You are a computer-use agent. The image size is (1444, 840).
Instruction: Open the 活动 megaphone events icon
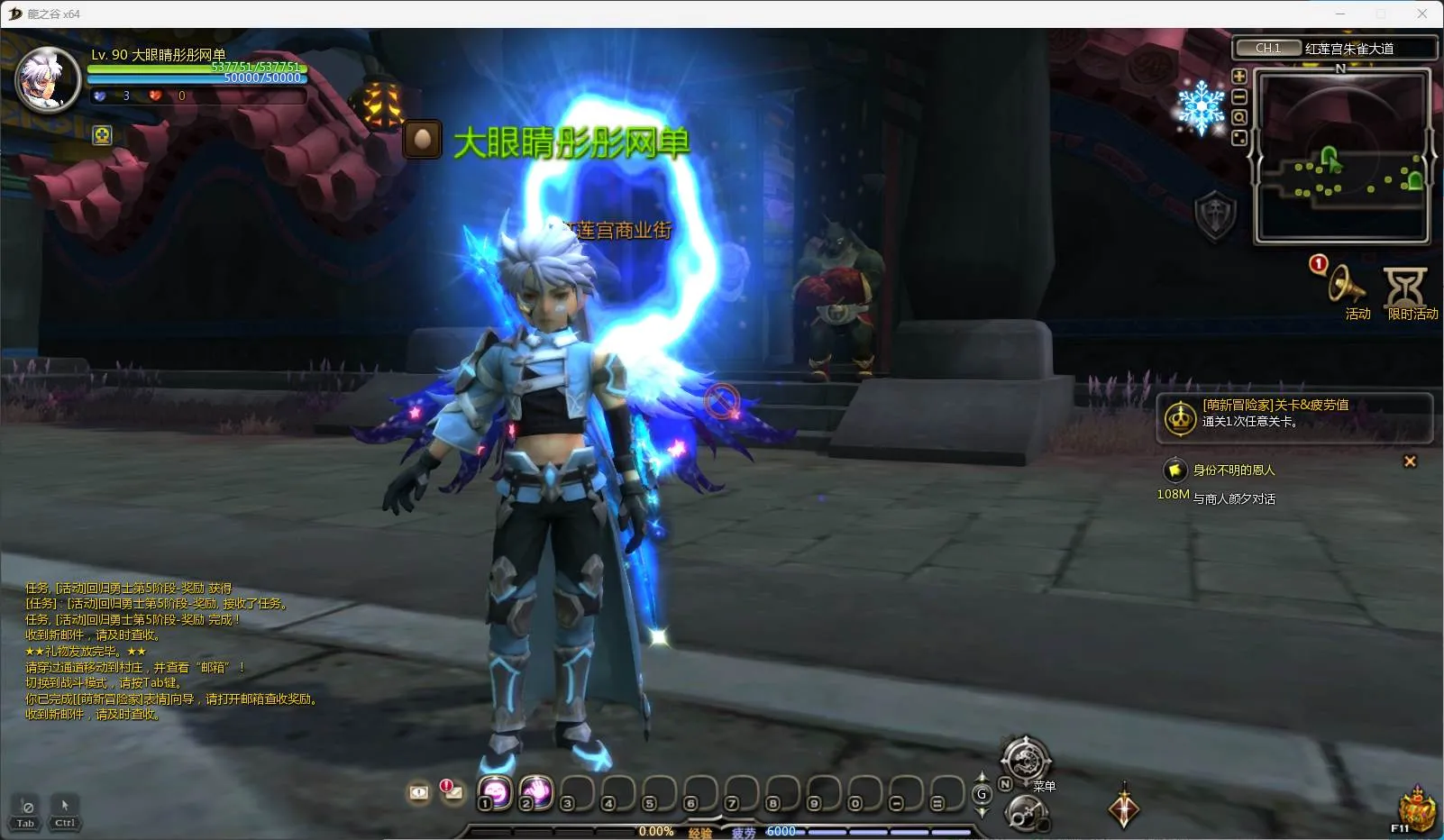(1348, 287)
